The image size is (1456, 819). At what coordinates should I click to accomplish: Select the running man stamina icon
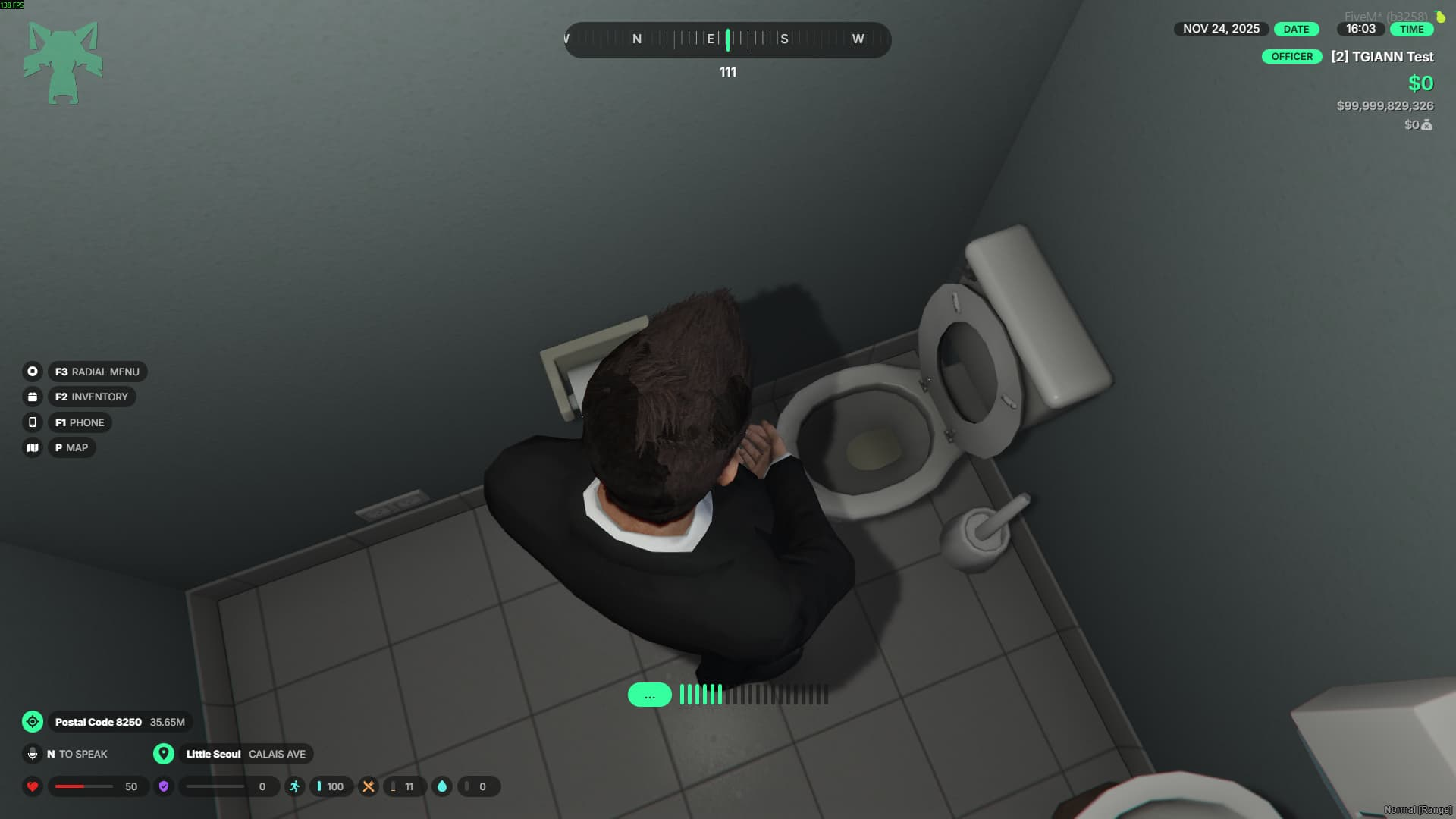(295, 786)
